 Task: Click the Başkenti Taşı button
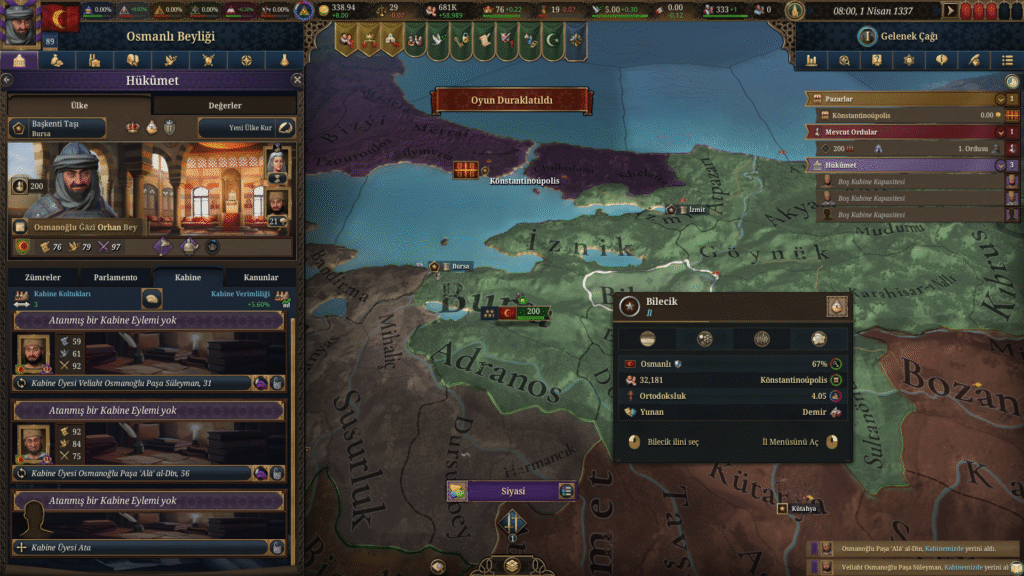(x=58, y=128)
